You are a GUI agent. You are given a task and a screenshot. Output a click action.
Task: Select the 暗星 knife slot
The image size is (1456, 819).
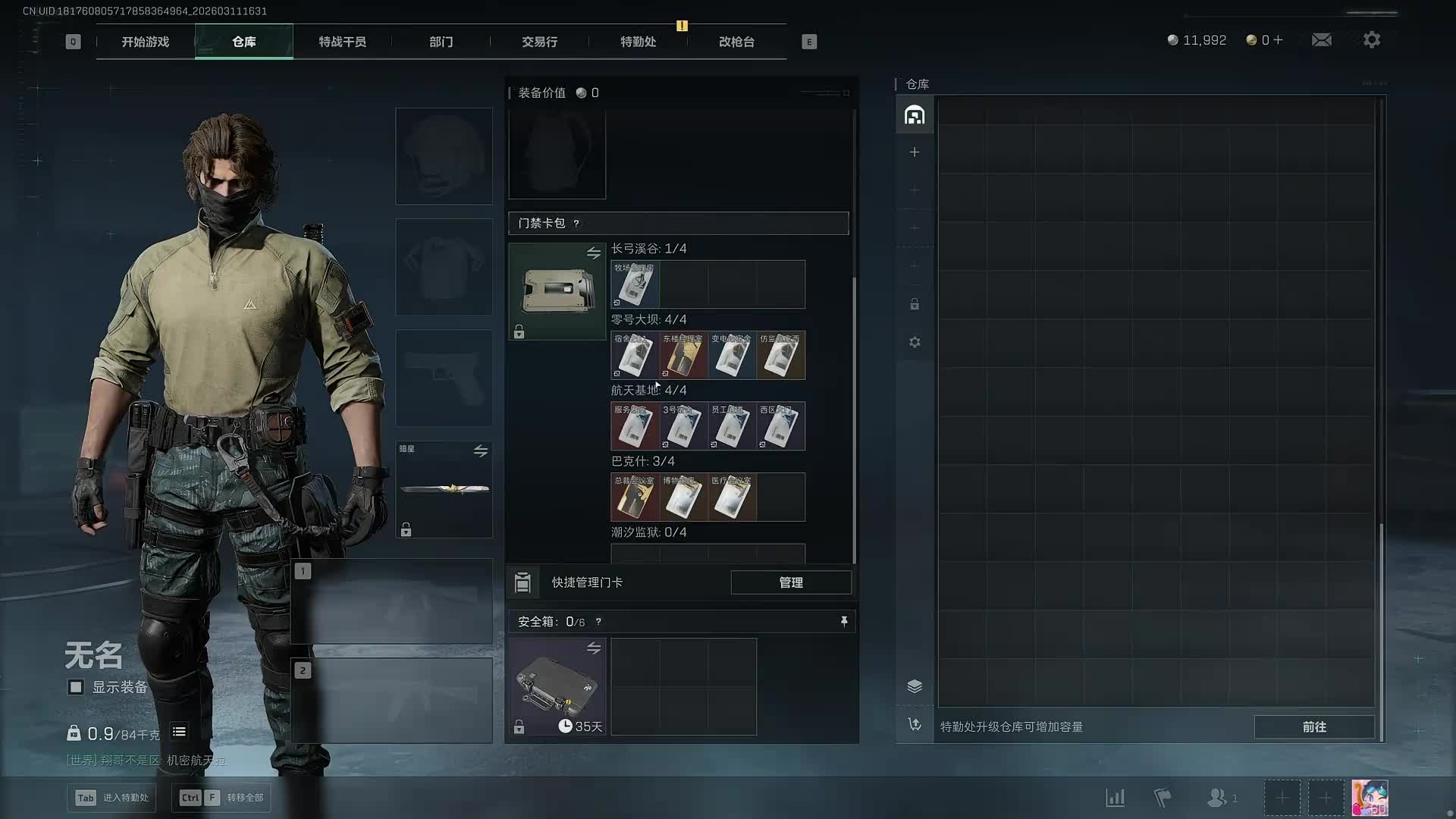pos(444,489)
